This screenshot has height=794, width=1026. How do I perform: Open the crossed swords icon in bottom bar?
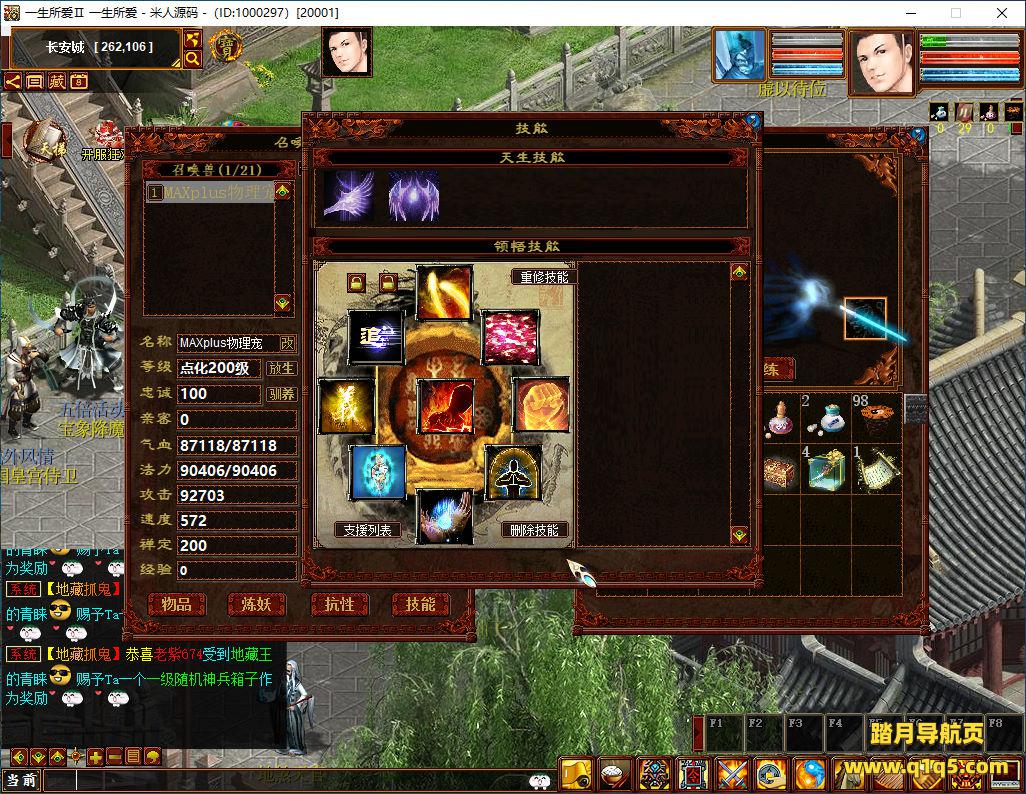point(731,773)
